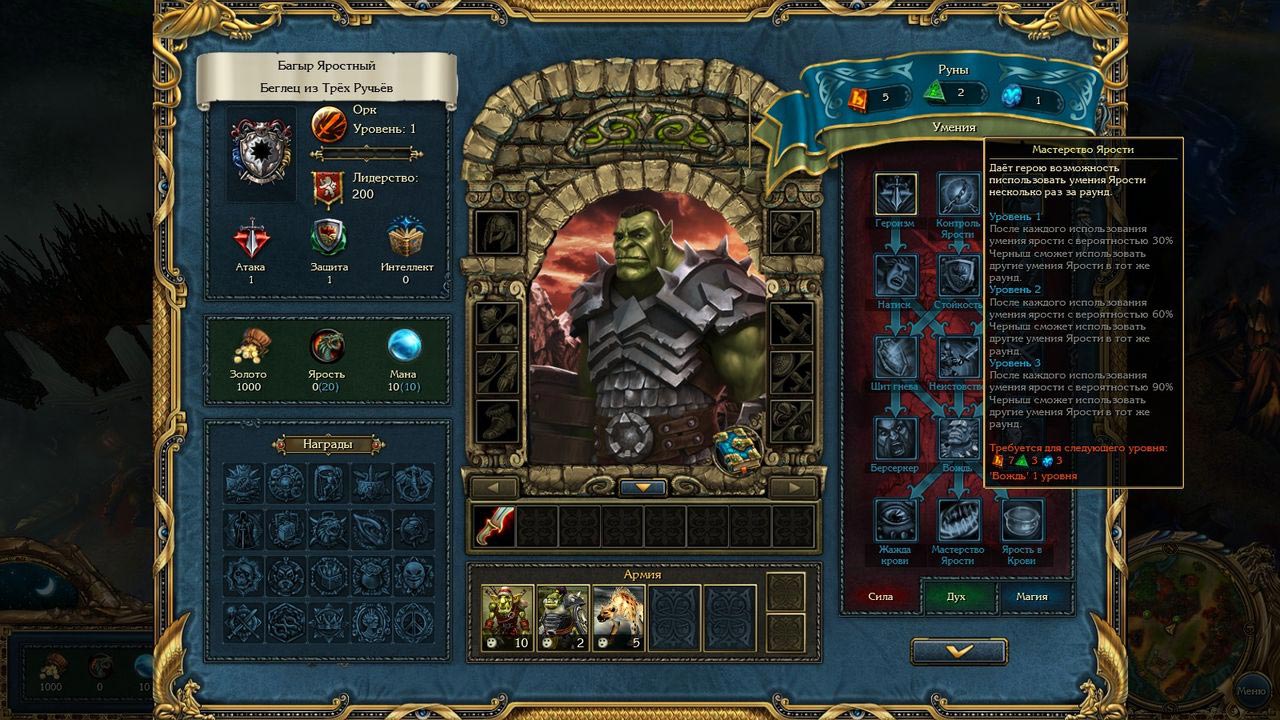Image resolution: width=1280 pixels, height=720 pixels.
Task: Click the Щит гнева skill icon
Action: pos(896,357)
